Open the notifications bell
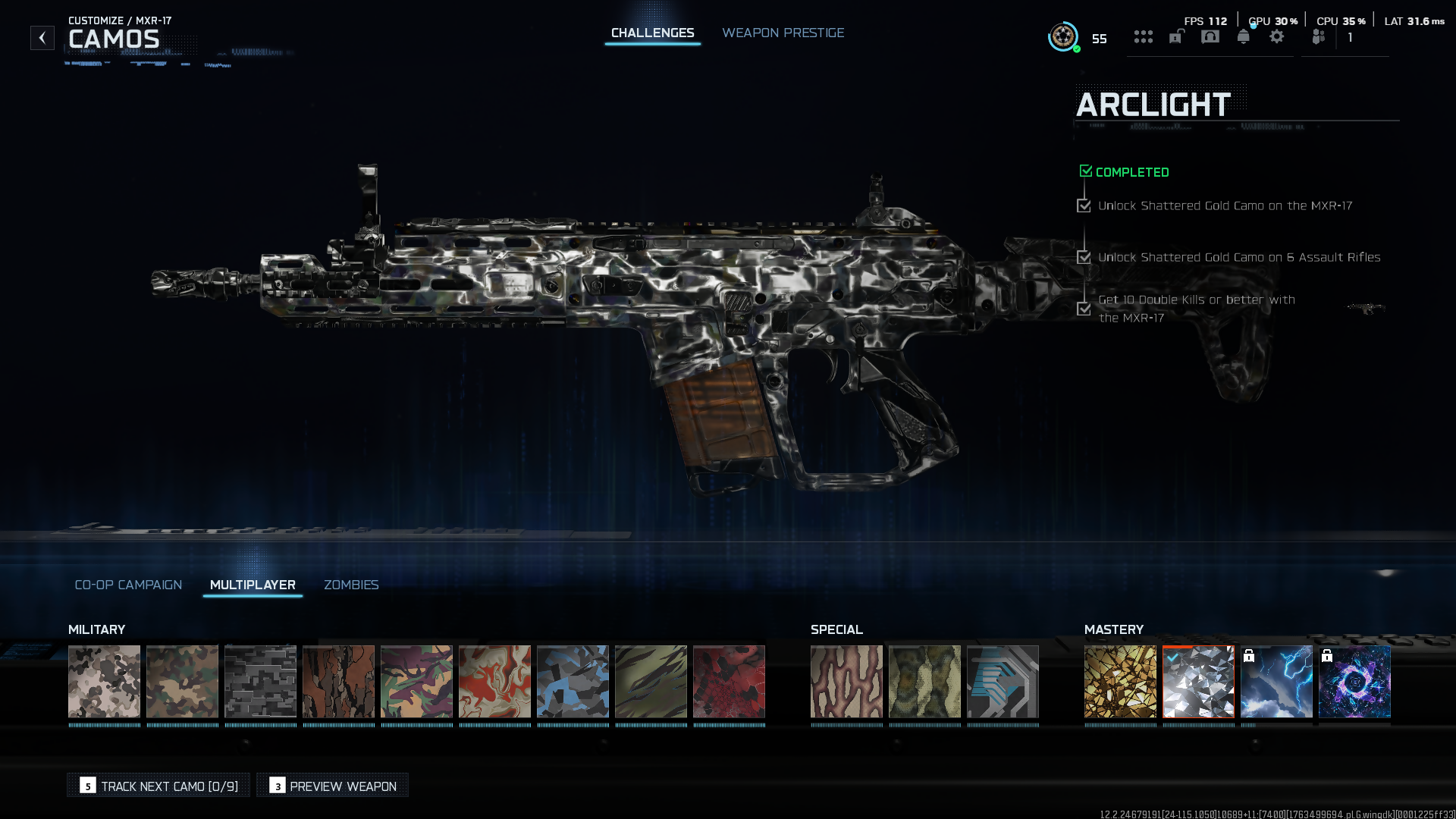The image size is (1456, 819). pyautogui.click(x=1244, y=37)
